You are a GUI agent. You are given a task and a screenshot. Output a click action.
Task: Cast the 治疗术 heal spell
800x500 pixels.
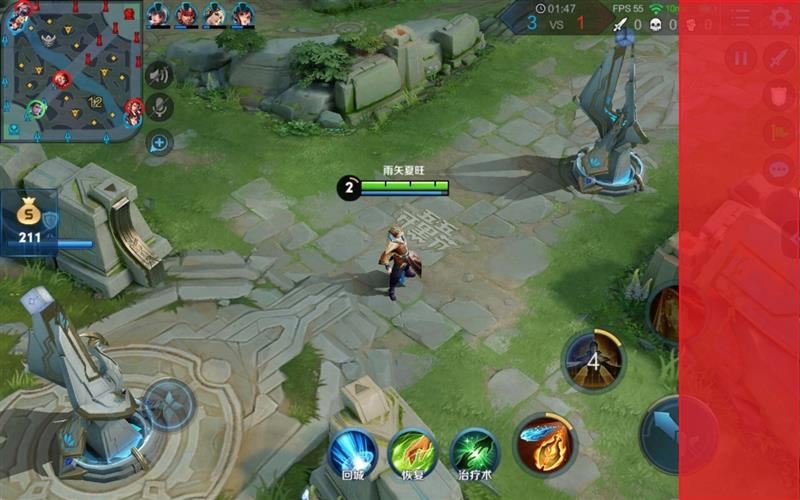point(474,453)
